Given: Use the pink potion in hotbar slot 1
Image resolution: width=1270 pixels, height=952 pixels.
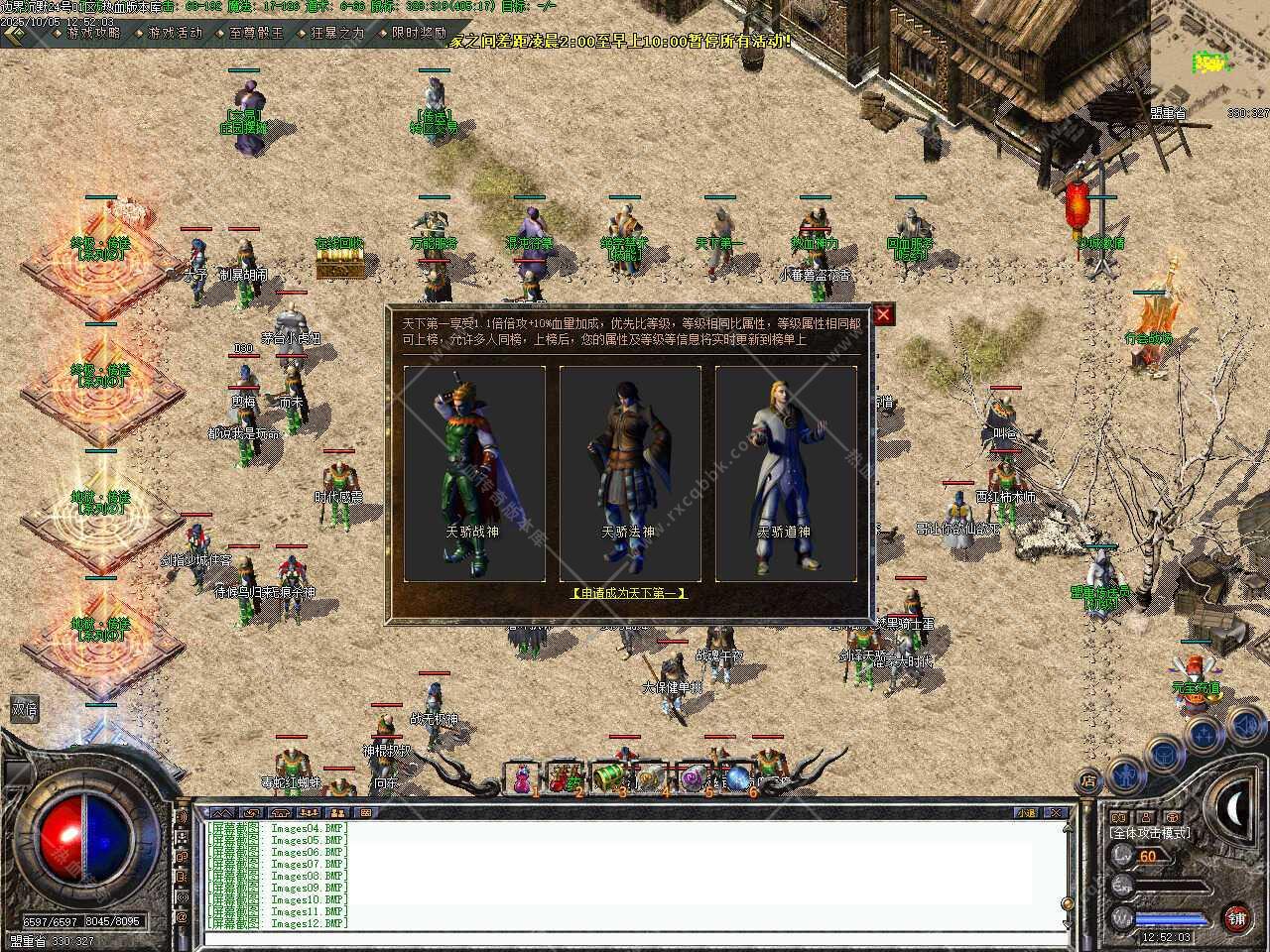Looking at the screenshot, I should click(521, 778).
